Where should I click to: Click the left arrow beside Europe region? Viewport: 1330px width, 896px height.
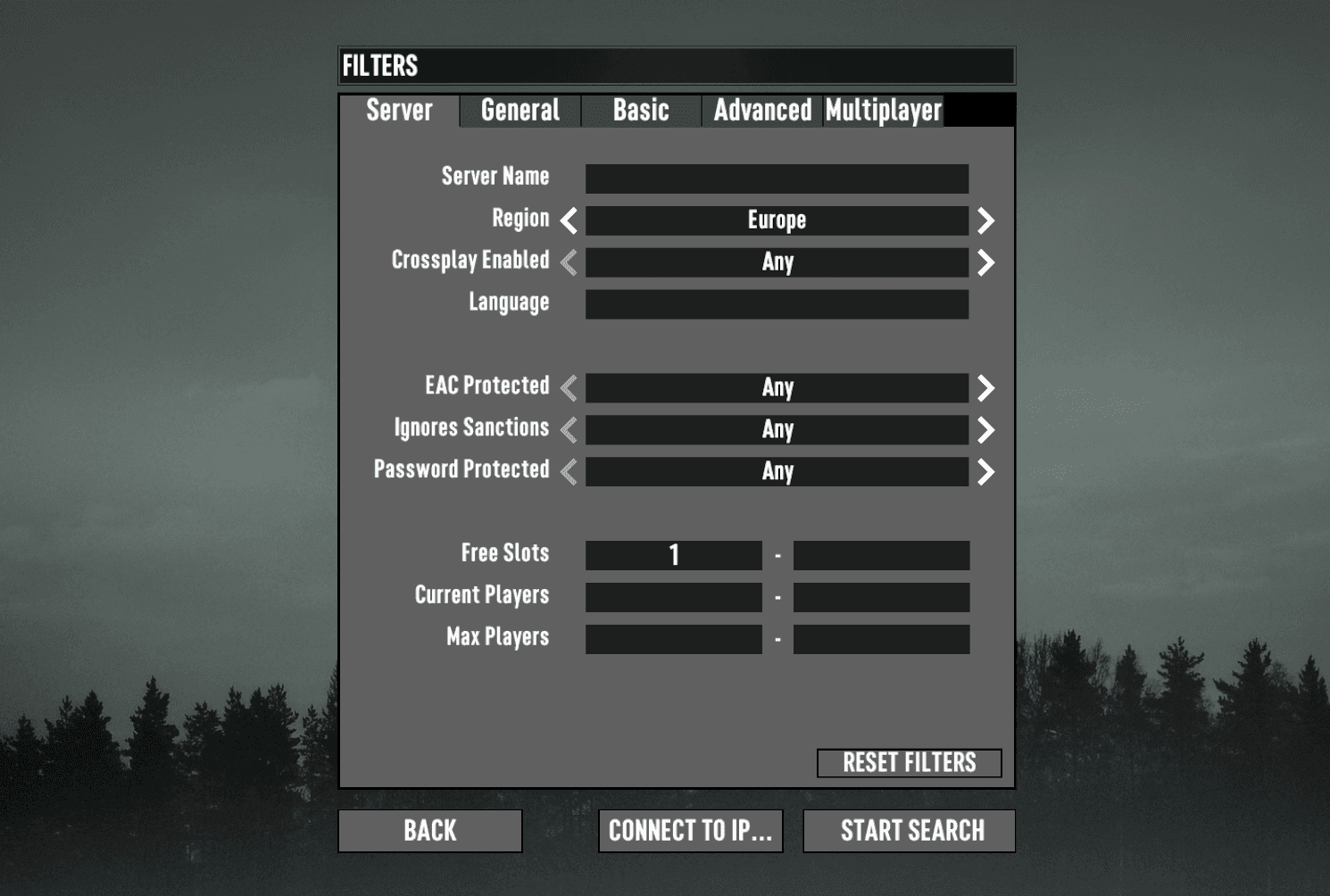point(569,220)
